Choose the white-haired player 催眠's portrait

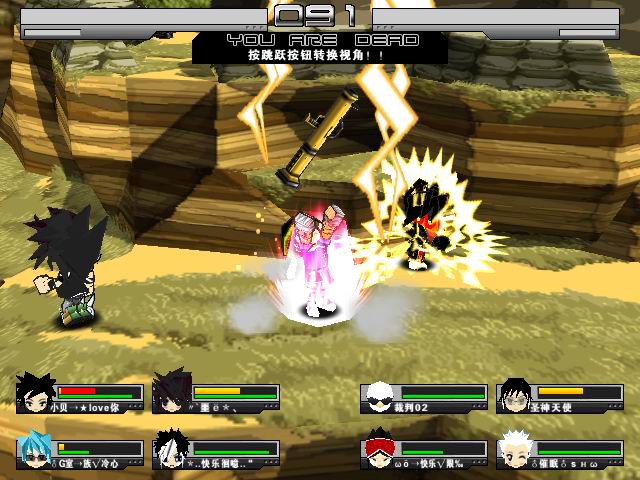[x=514, y=453]
